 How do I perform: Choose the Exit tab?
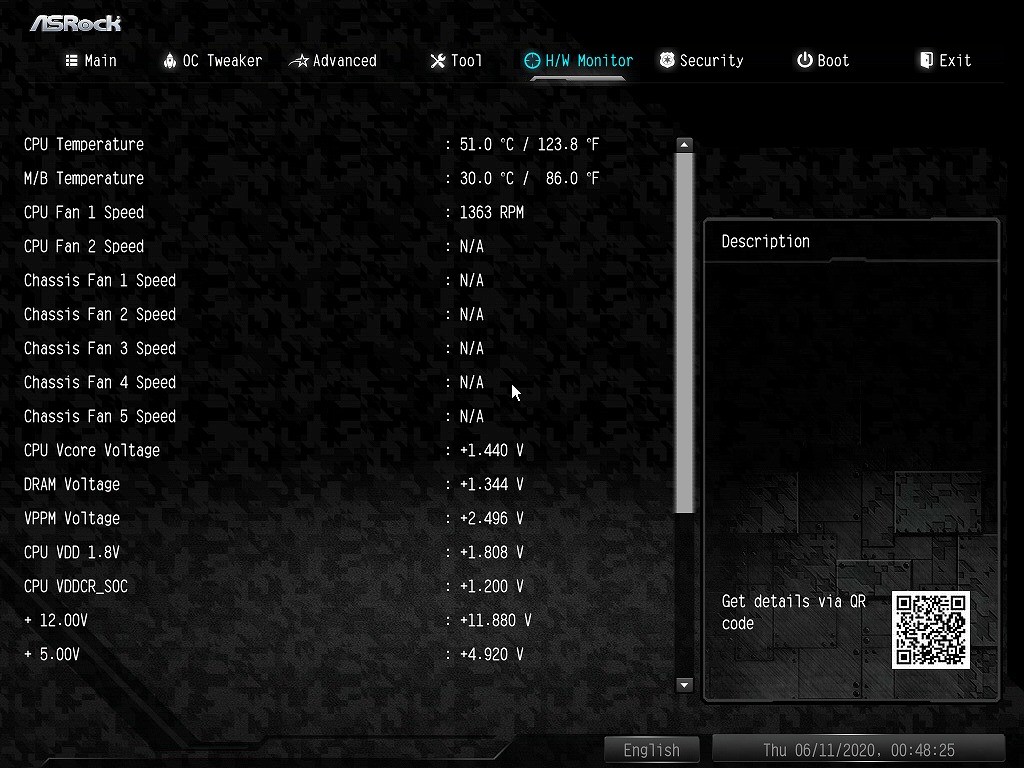point(945,61)
